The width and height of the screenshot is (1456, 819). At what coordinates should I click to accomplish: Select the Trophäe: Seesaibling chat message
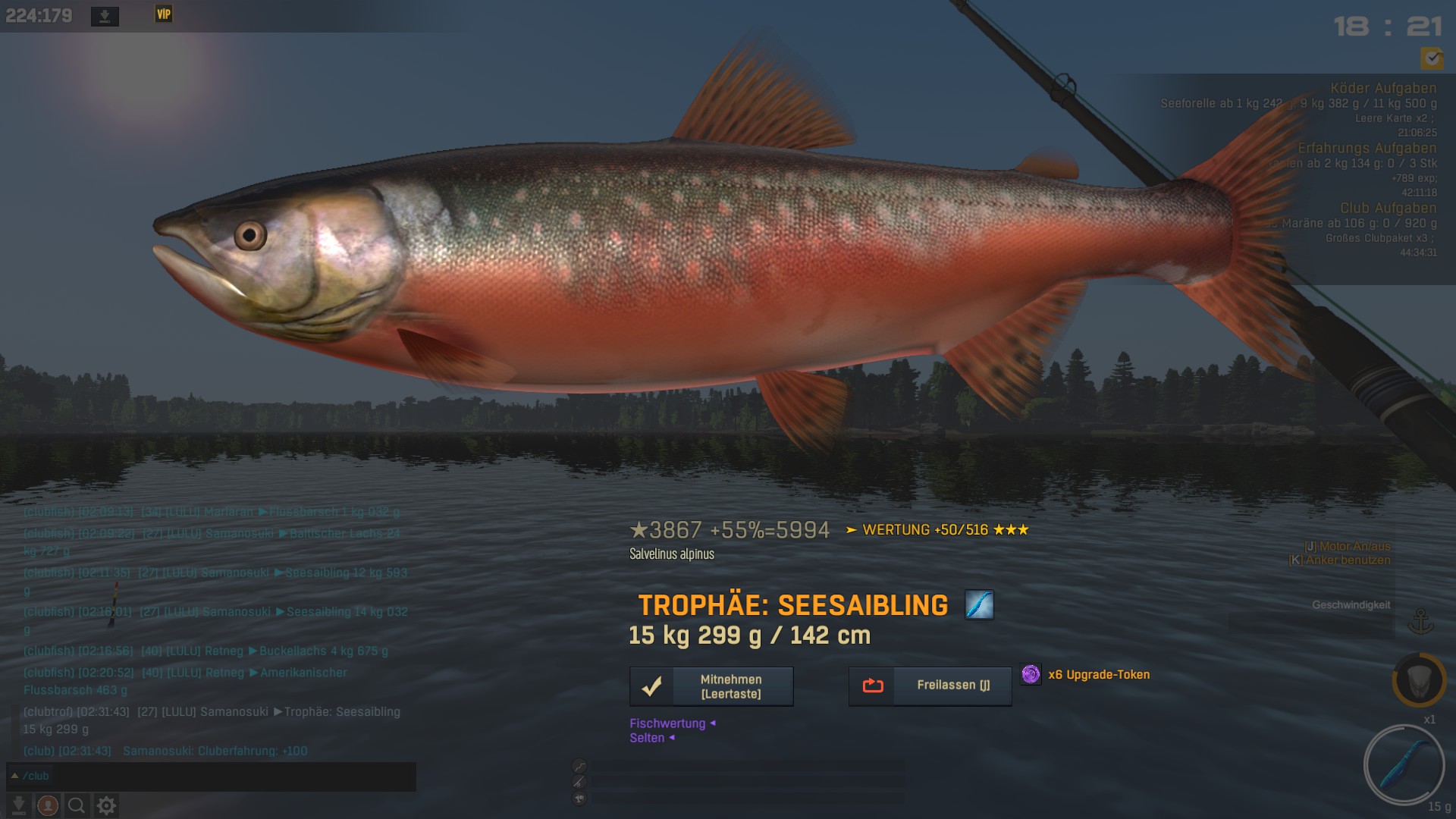tap(212, 720)
